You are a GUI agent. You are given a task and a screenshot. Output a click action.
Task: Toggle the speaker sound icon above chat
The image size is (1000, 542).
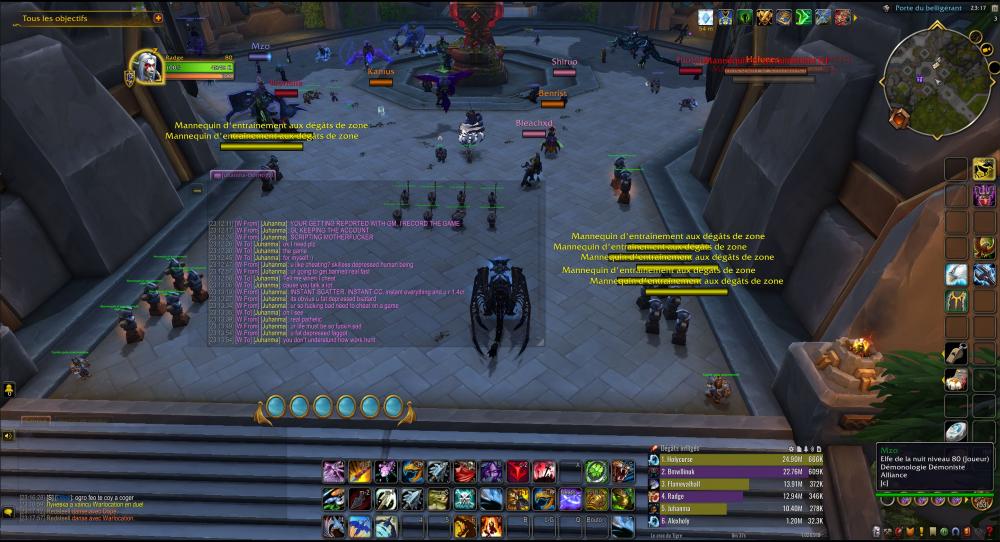click(8, 436)
